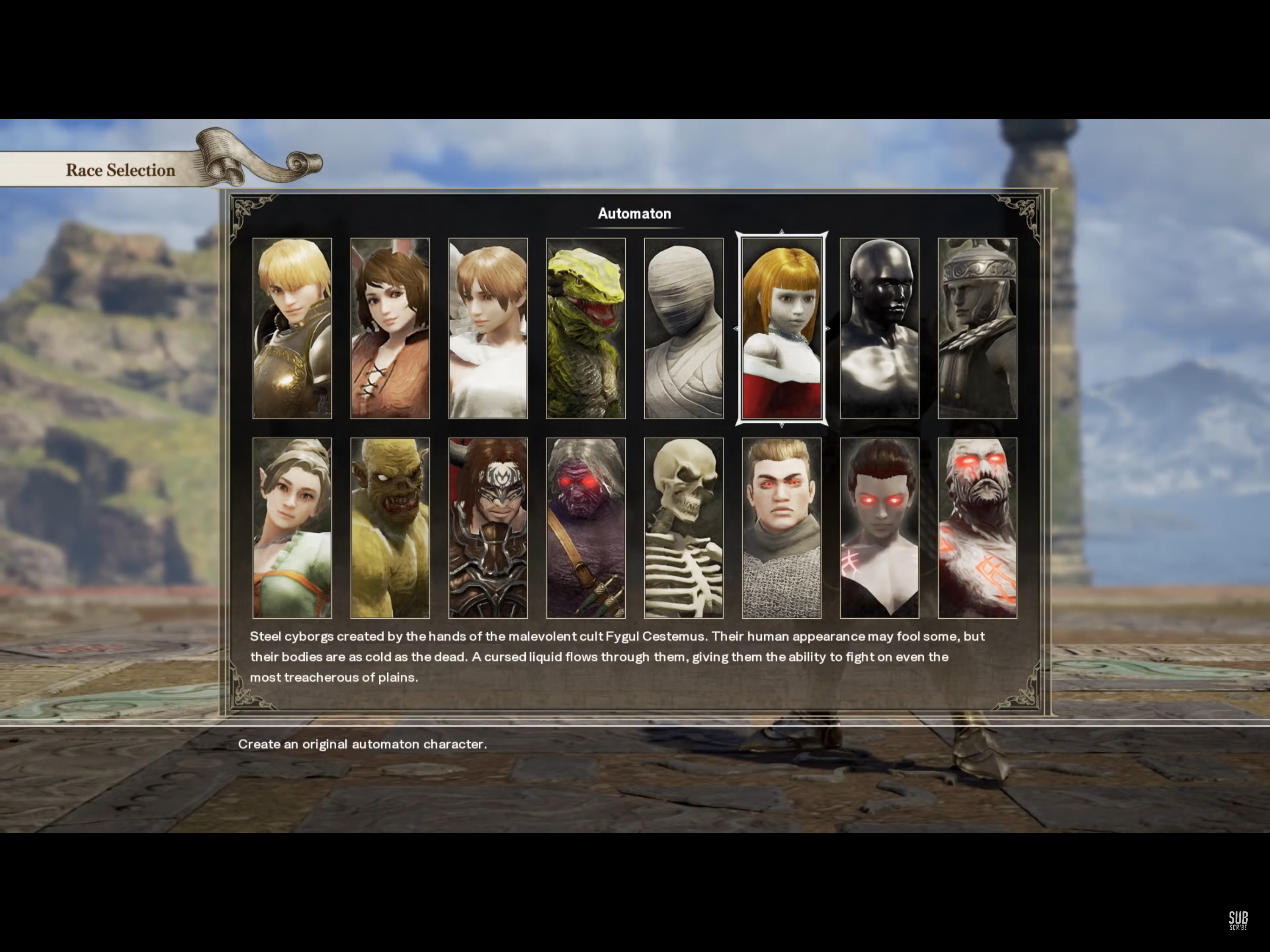
Task: Pick the white-robed winged character portrait
Action: coord(488,328)
